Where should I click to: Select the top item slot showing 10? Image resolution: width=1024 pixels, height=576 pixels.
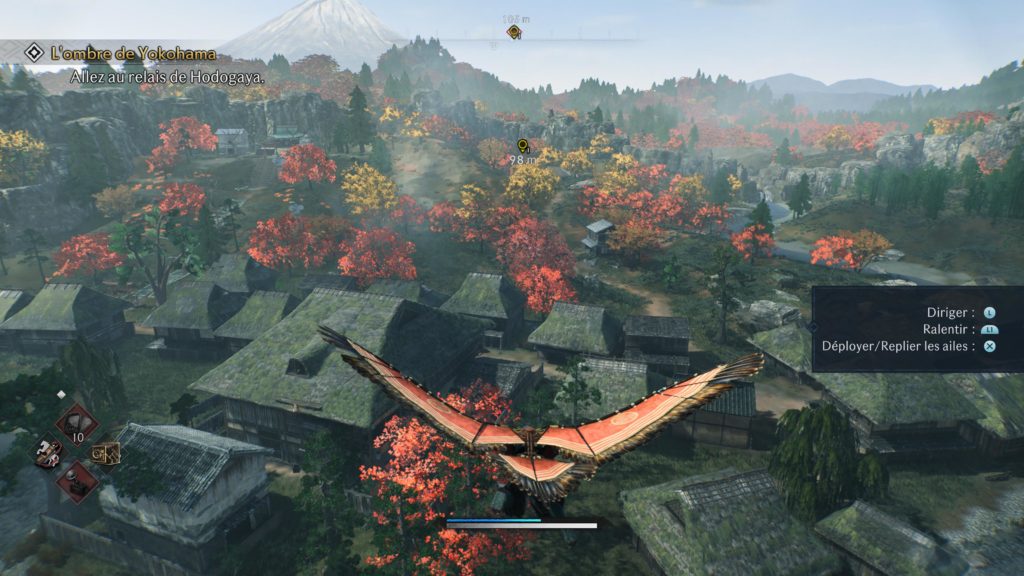(77, 423)
